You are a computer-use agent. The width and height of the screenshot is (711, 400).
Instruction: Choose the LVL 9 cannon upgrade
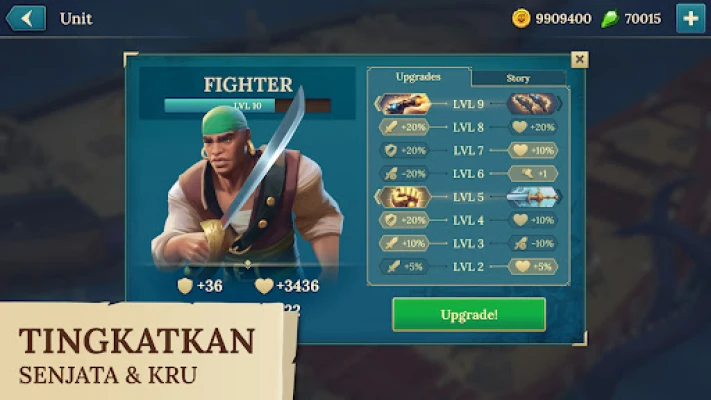click(x=403, y=103)
